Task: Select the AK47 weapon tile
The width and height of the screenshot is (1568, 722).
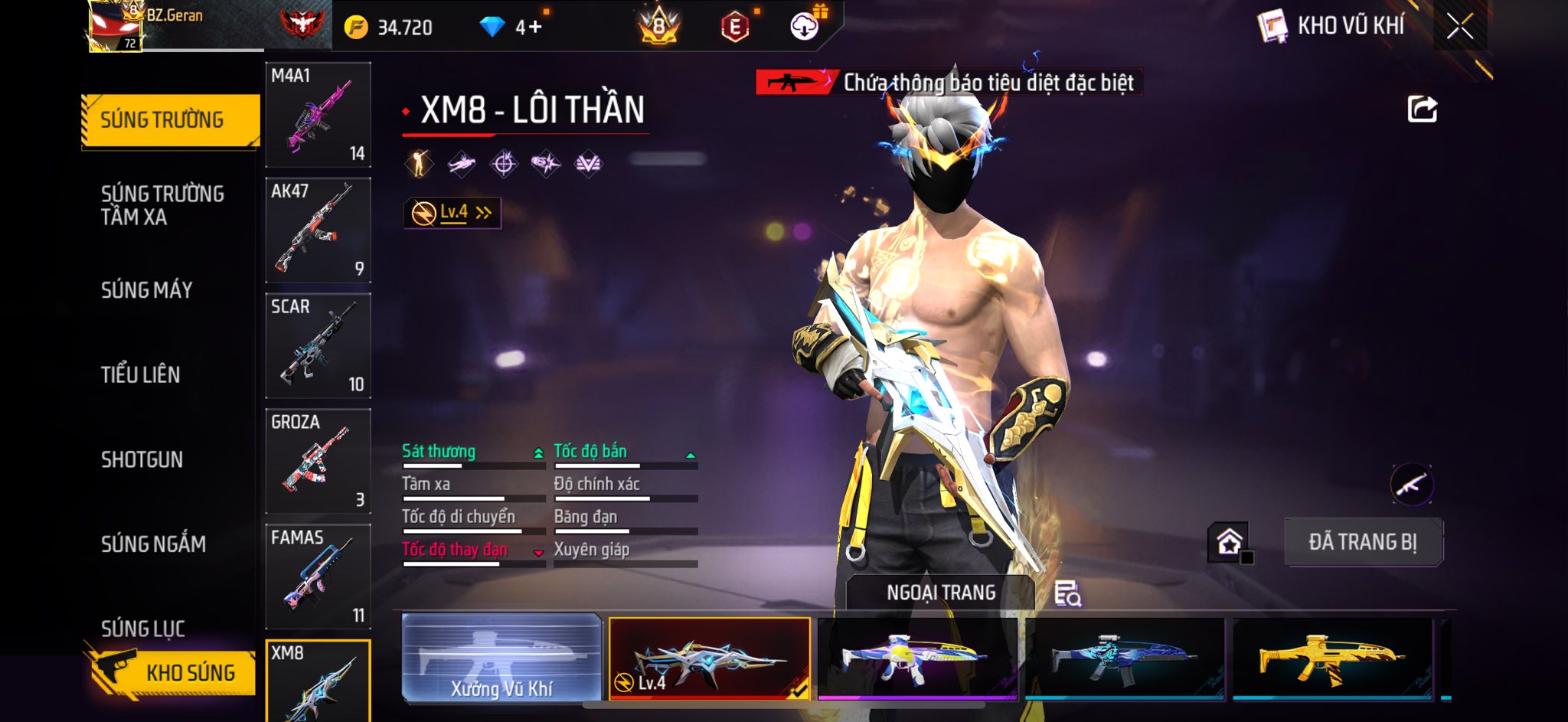Action: pyautogui.click(x=318, y=230)
